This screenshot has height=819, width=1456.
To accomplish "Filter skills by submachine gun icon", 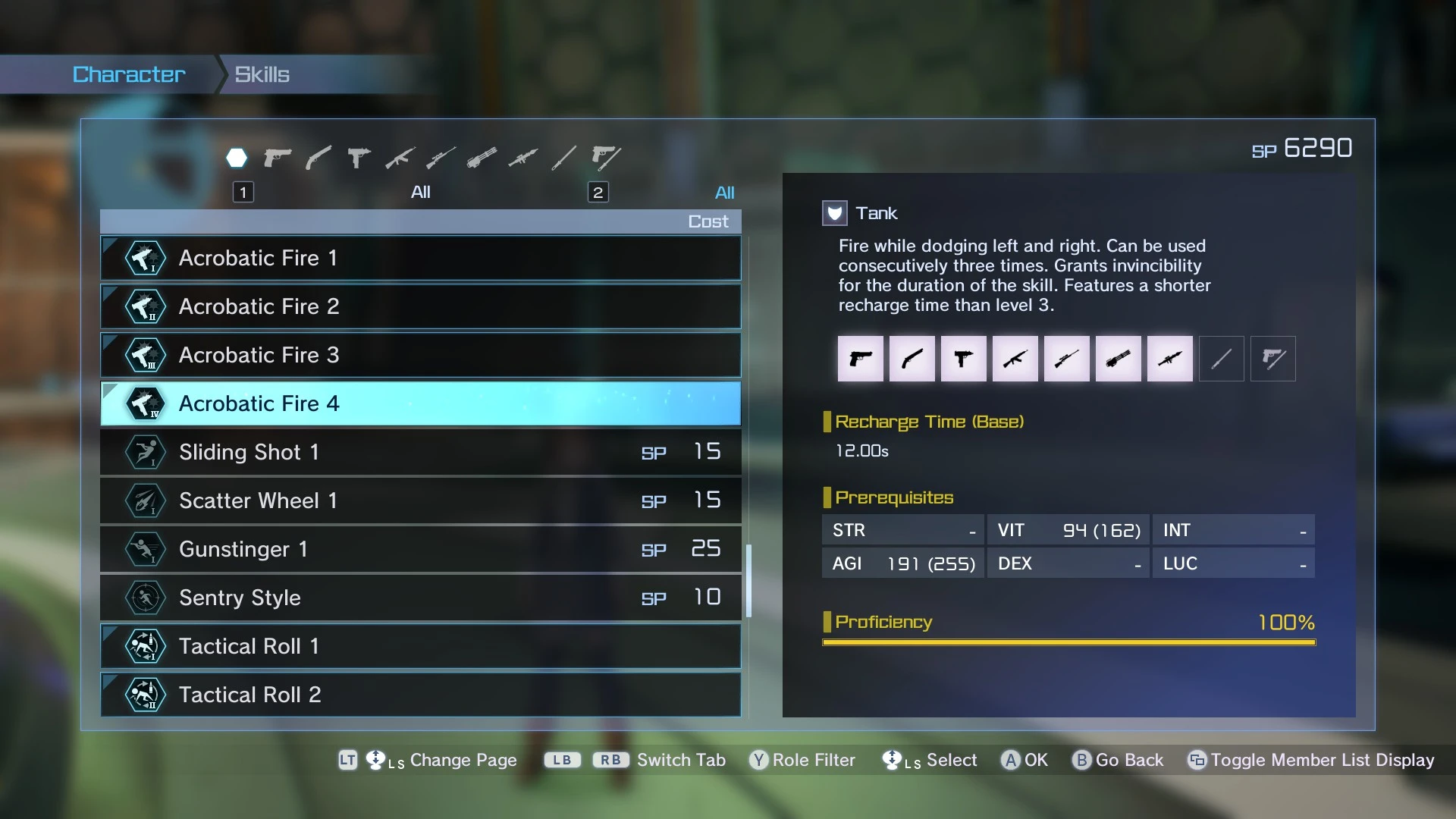I will tap(359, 158).
